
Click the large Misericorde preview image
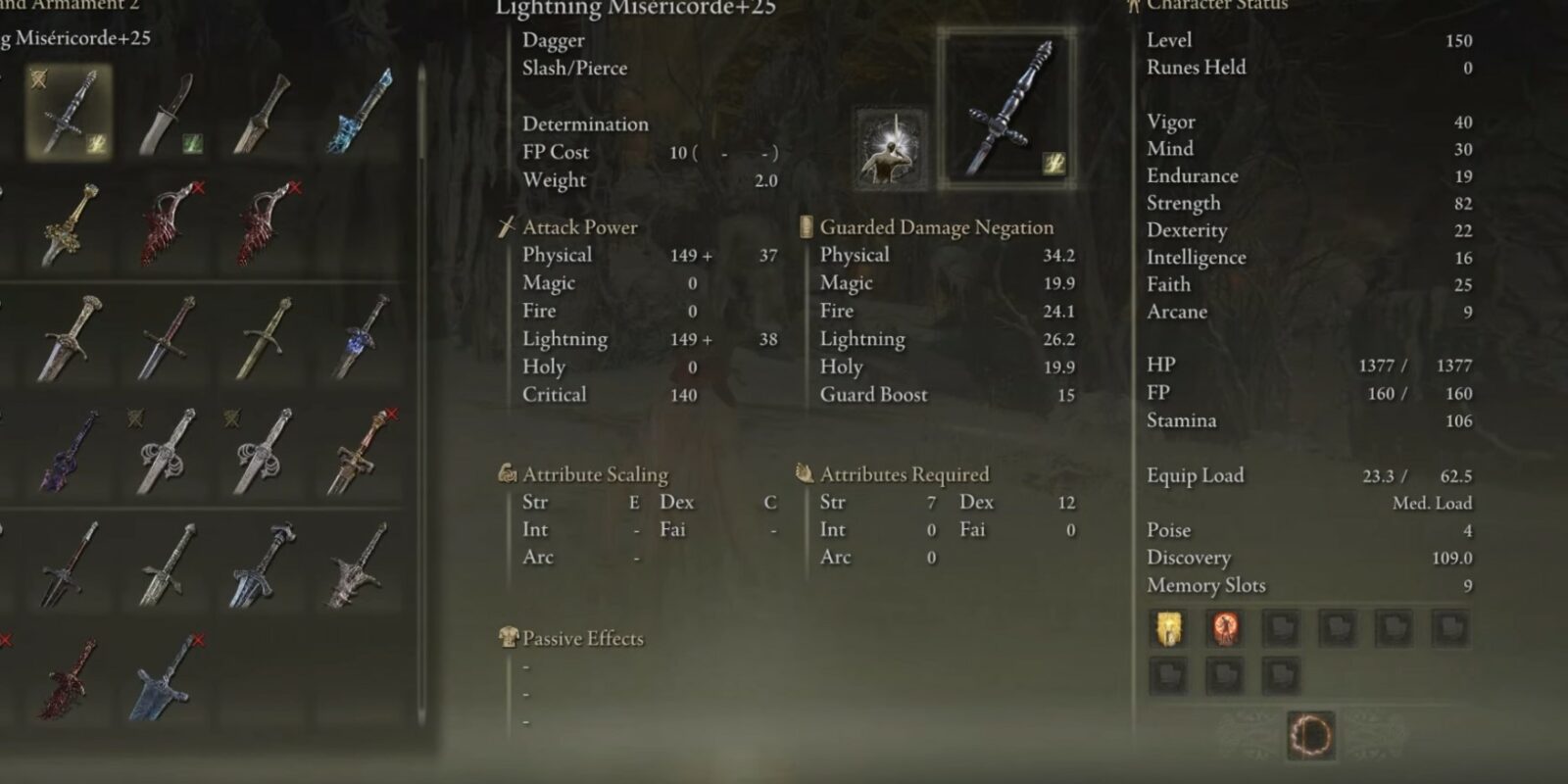pos(1006,108)
